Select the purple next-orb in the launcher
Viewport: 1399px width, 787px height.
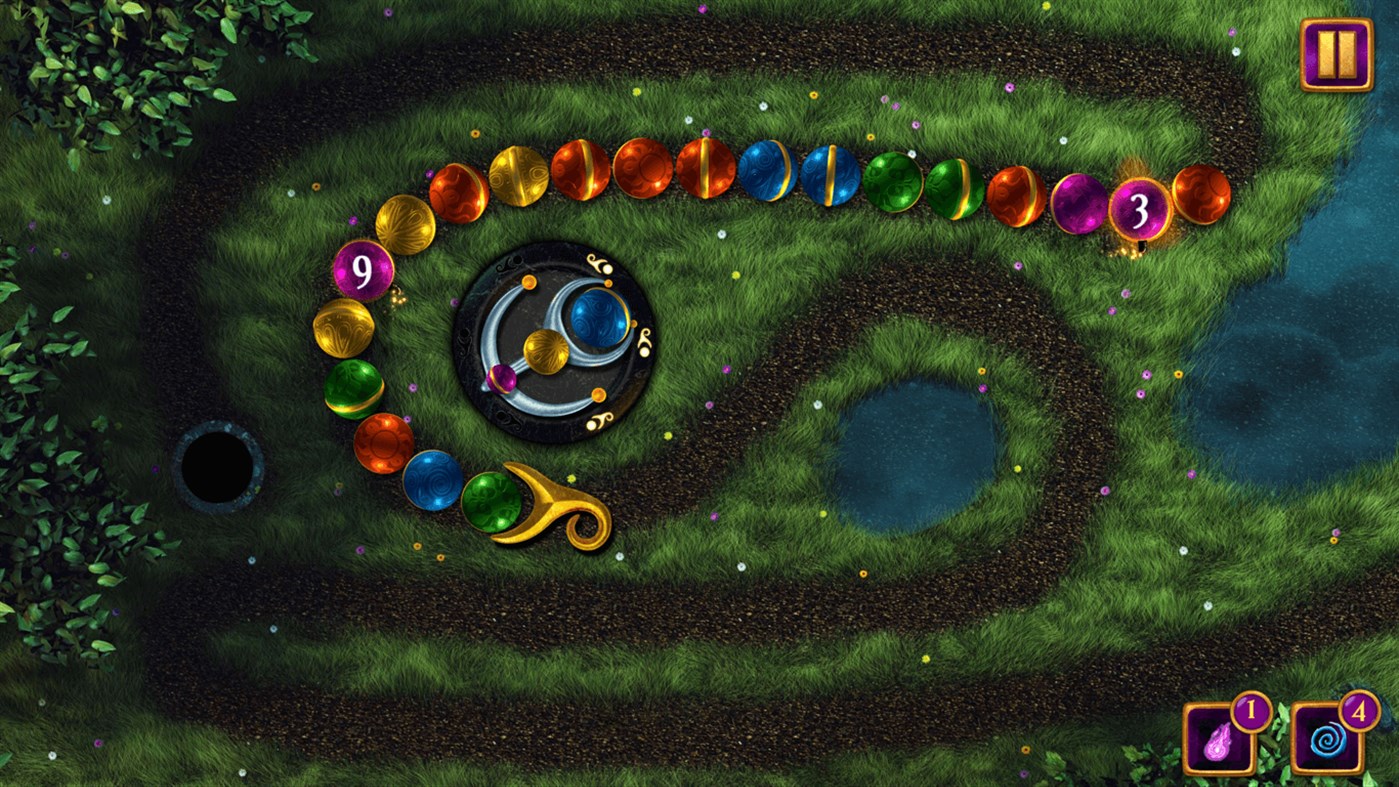point(502,377)
